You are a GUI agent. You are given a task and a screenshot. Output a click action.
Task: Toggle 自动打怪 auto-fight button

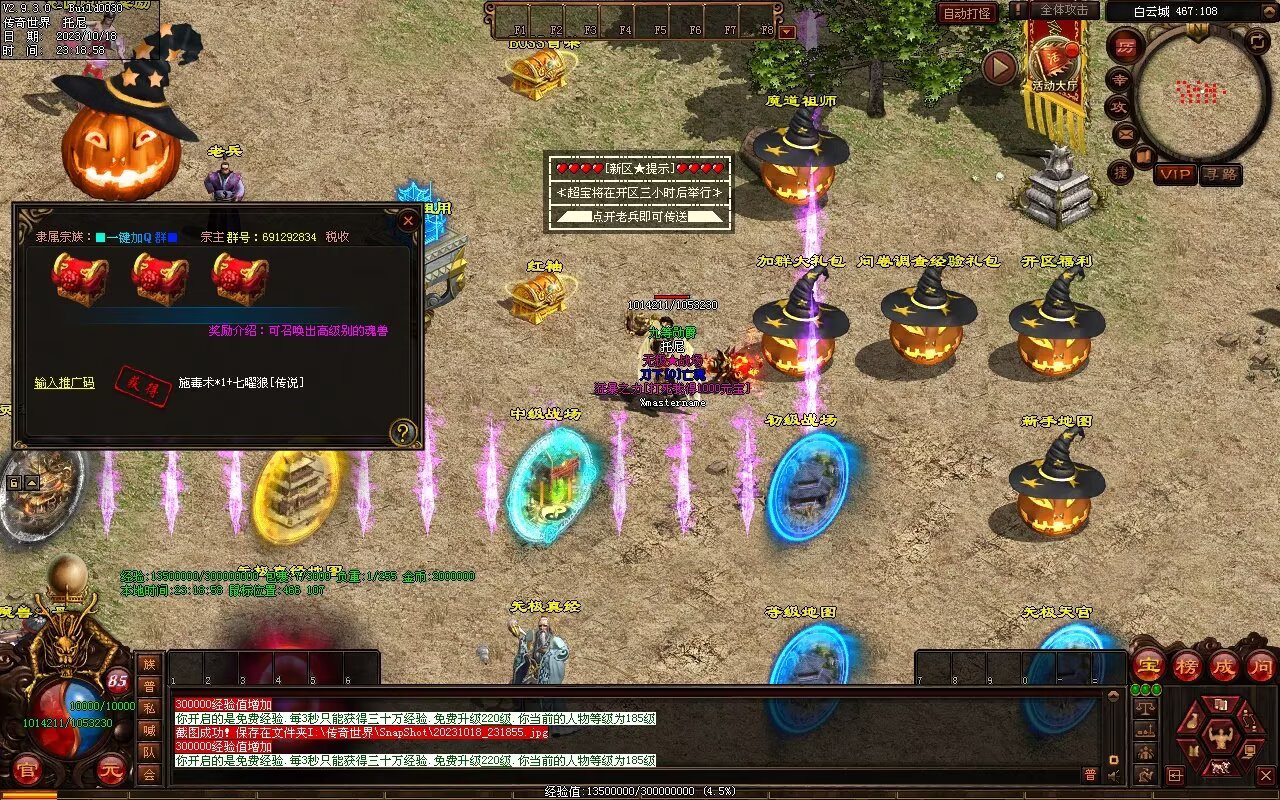tap(967, 13)
